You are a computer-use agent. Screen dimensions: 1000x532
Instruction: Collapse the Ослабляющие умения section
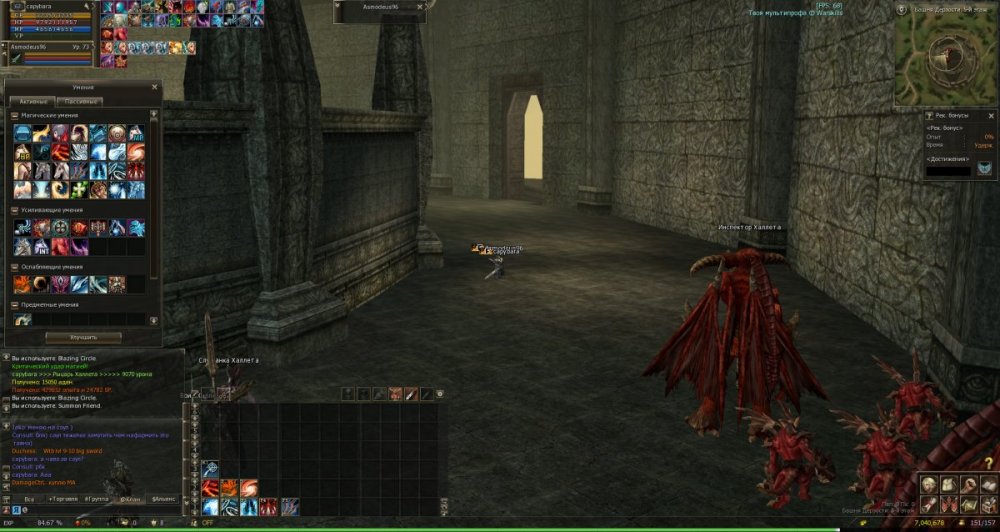[15, 267]
